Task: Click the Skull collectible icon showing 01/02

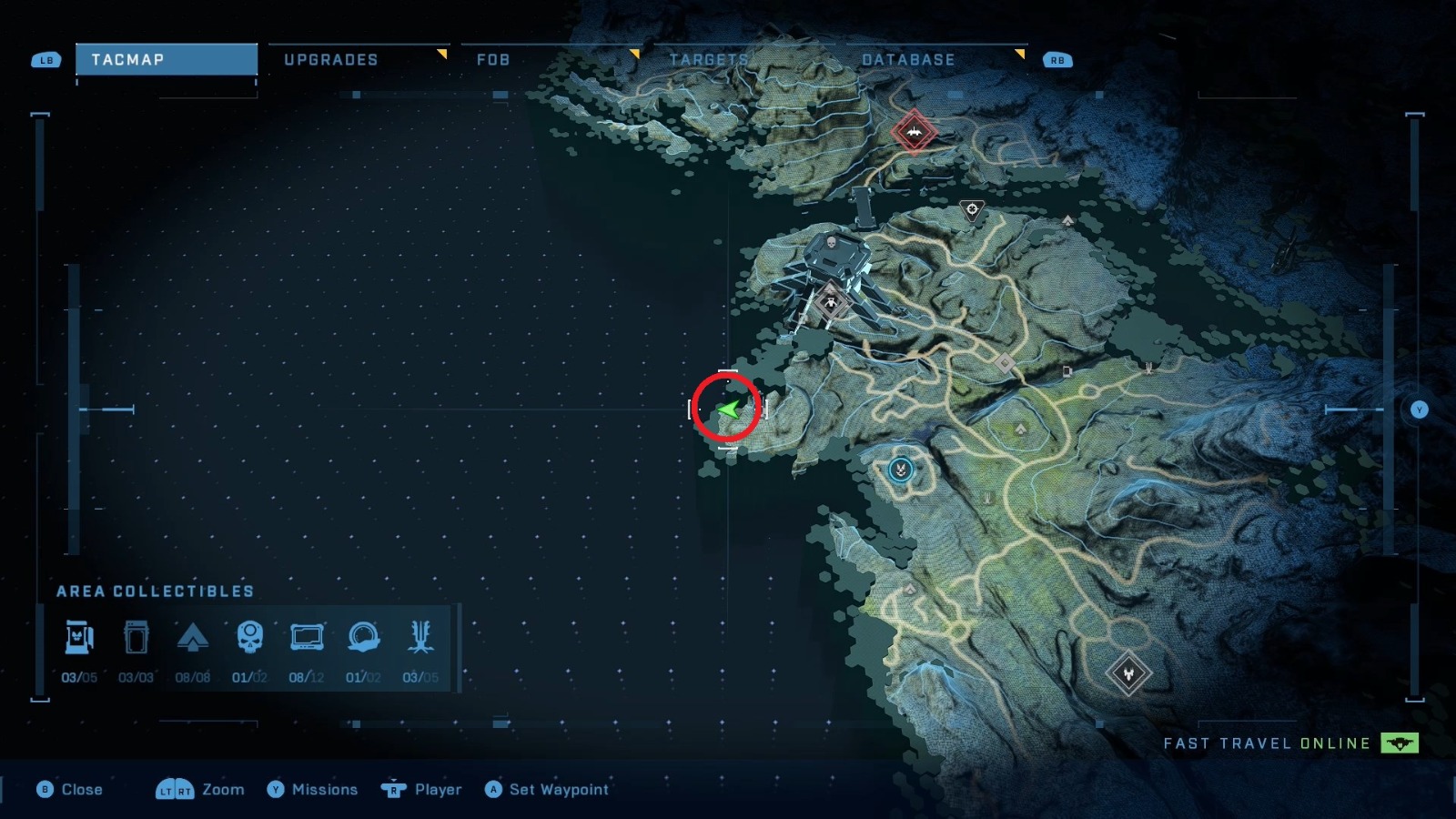Action: pos(252,637)
